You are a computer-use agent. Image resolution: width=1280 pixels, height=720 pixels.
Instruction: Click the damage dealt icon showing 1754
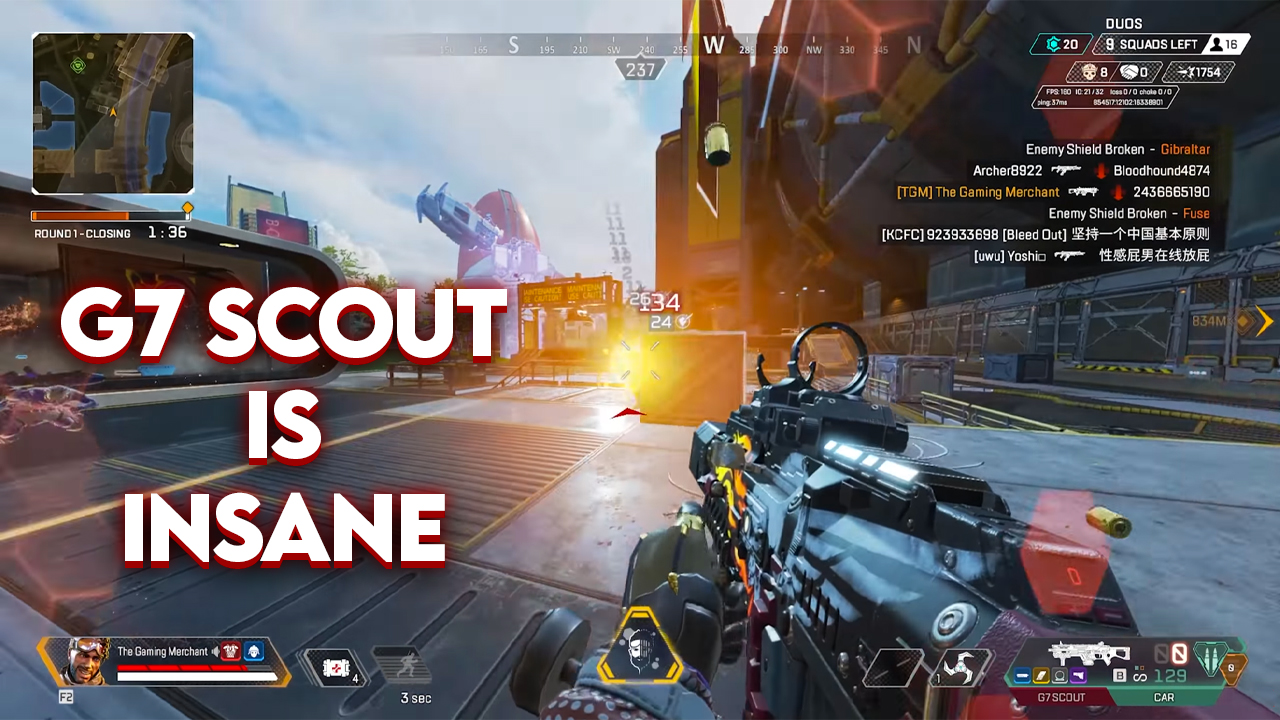point(1189,72)
